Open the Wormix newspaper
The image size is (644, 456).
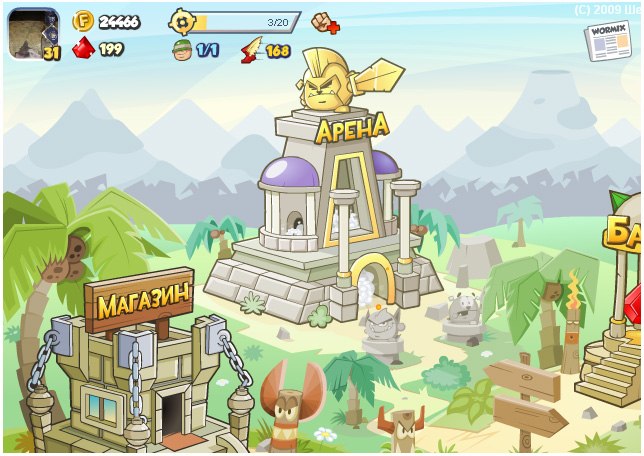click(607, 40)
